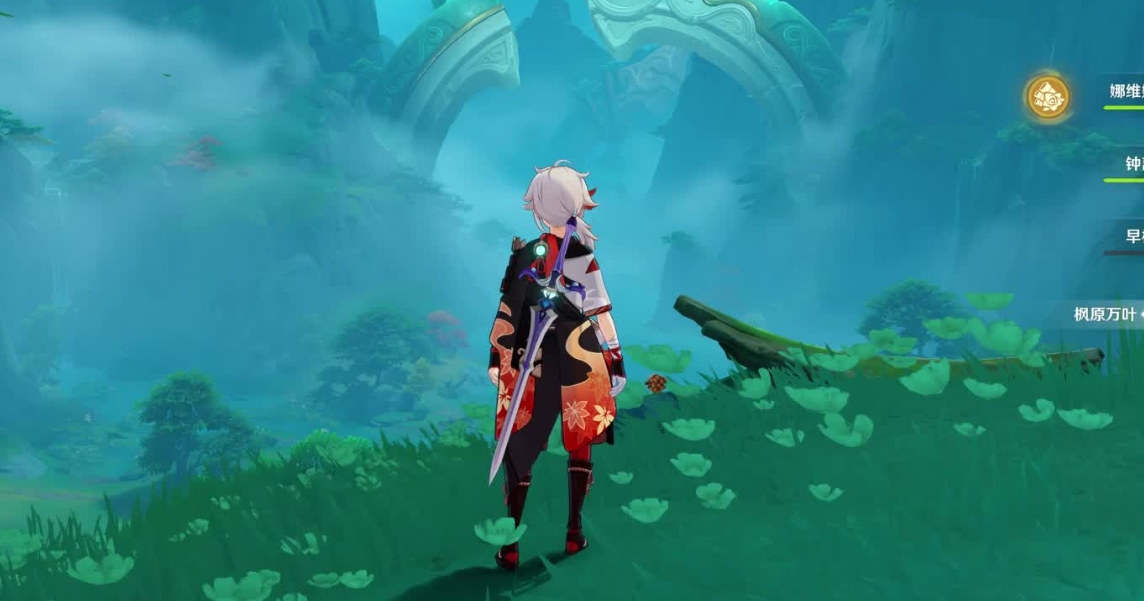The height and width of the screenshot is (601, 1144).
Task: Click the golden rose crystal icon
Action: 1048,97
